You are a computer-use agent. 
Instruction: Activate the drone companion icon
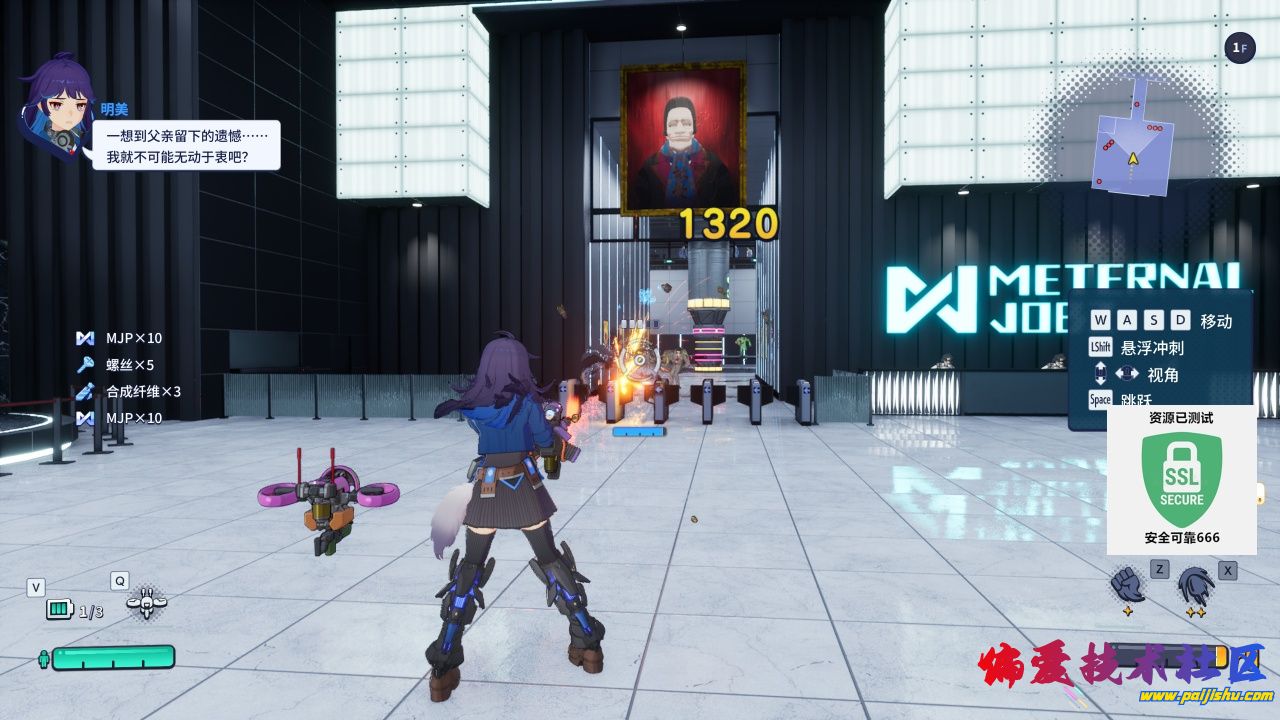[146, 602]
